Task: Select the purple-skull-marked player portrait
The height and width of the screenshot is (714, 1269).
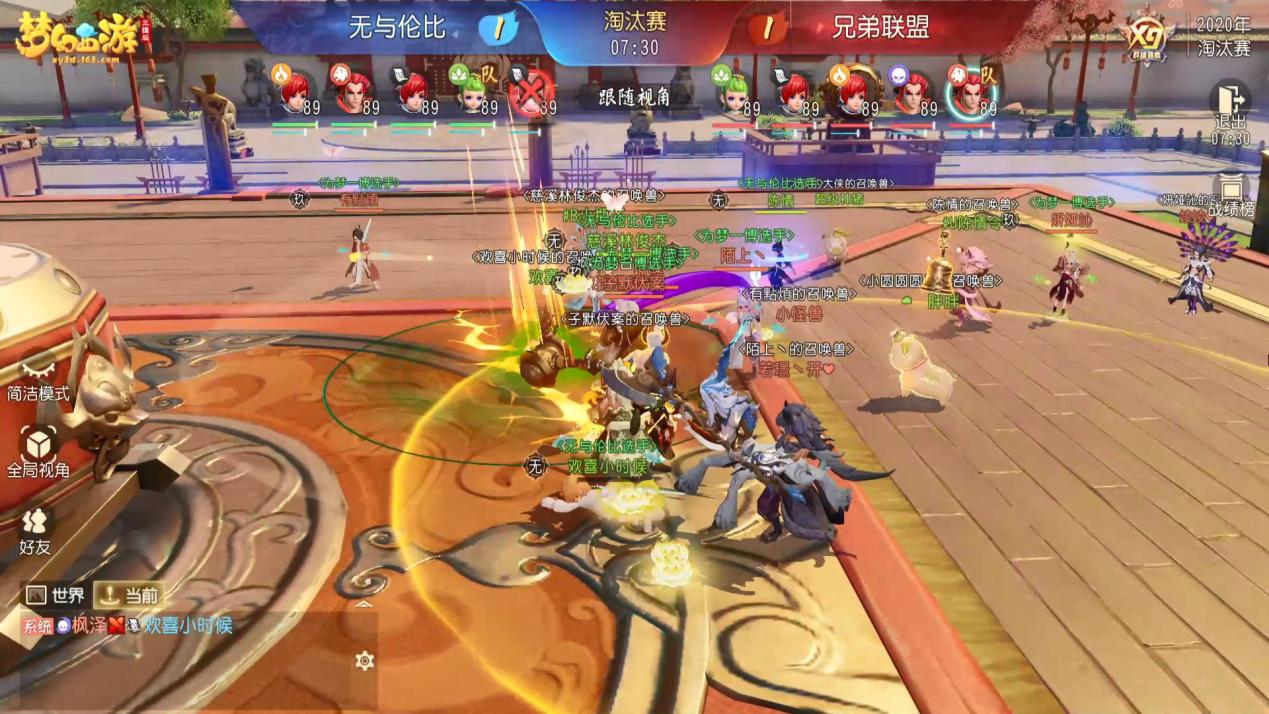Action: coord(909,95)
